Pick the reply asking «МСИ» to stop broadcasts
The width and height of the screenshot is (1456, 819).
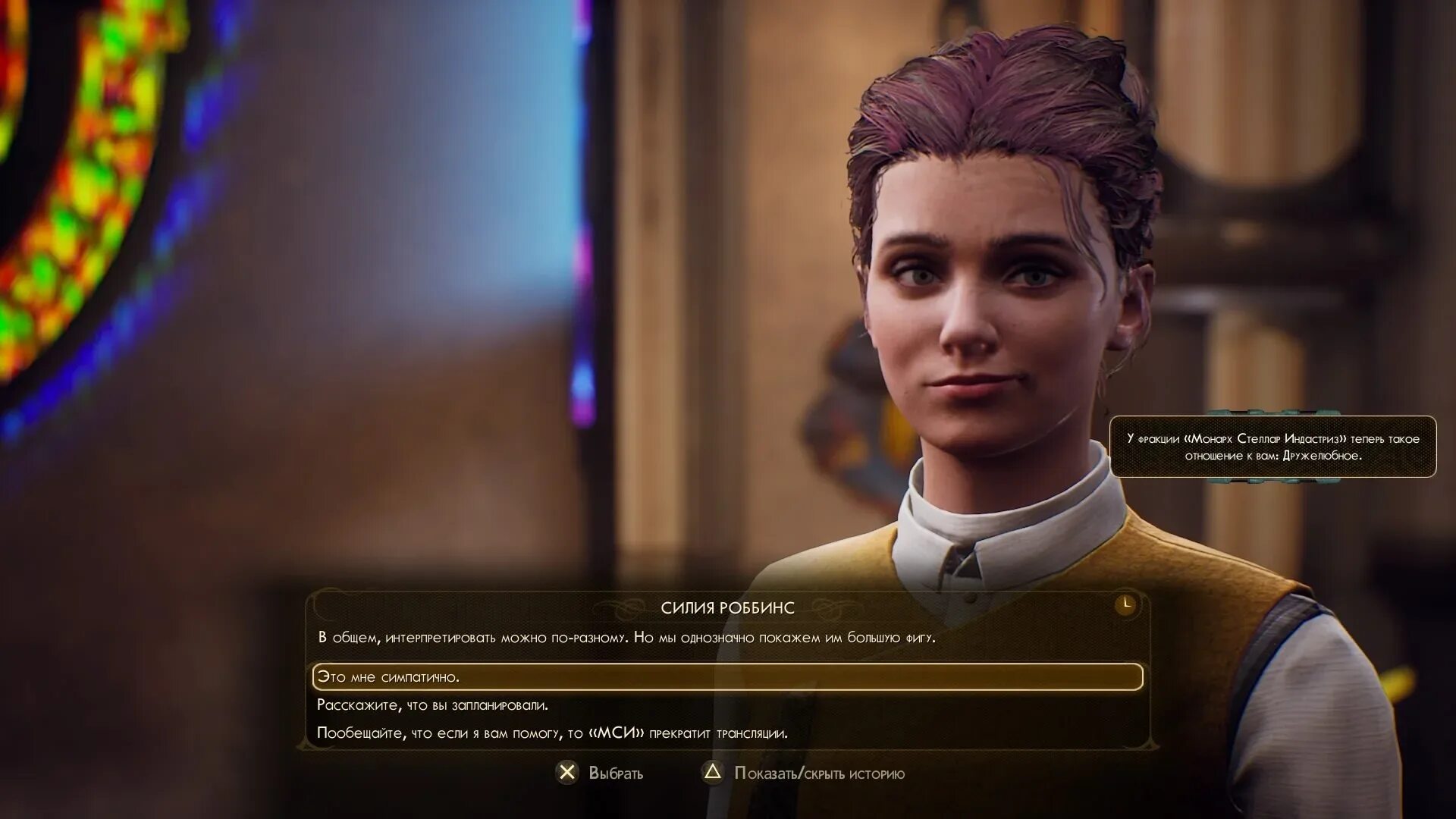tap(552, 733)
